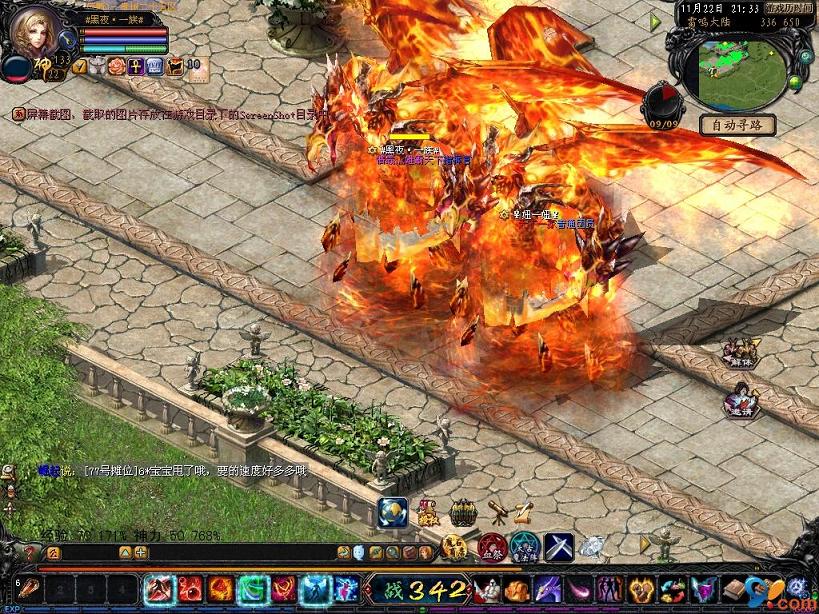This screenshot has width=819, height=614.
Task: Open the blue globe icon
Action: (394, 511)
